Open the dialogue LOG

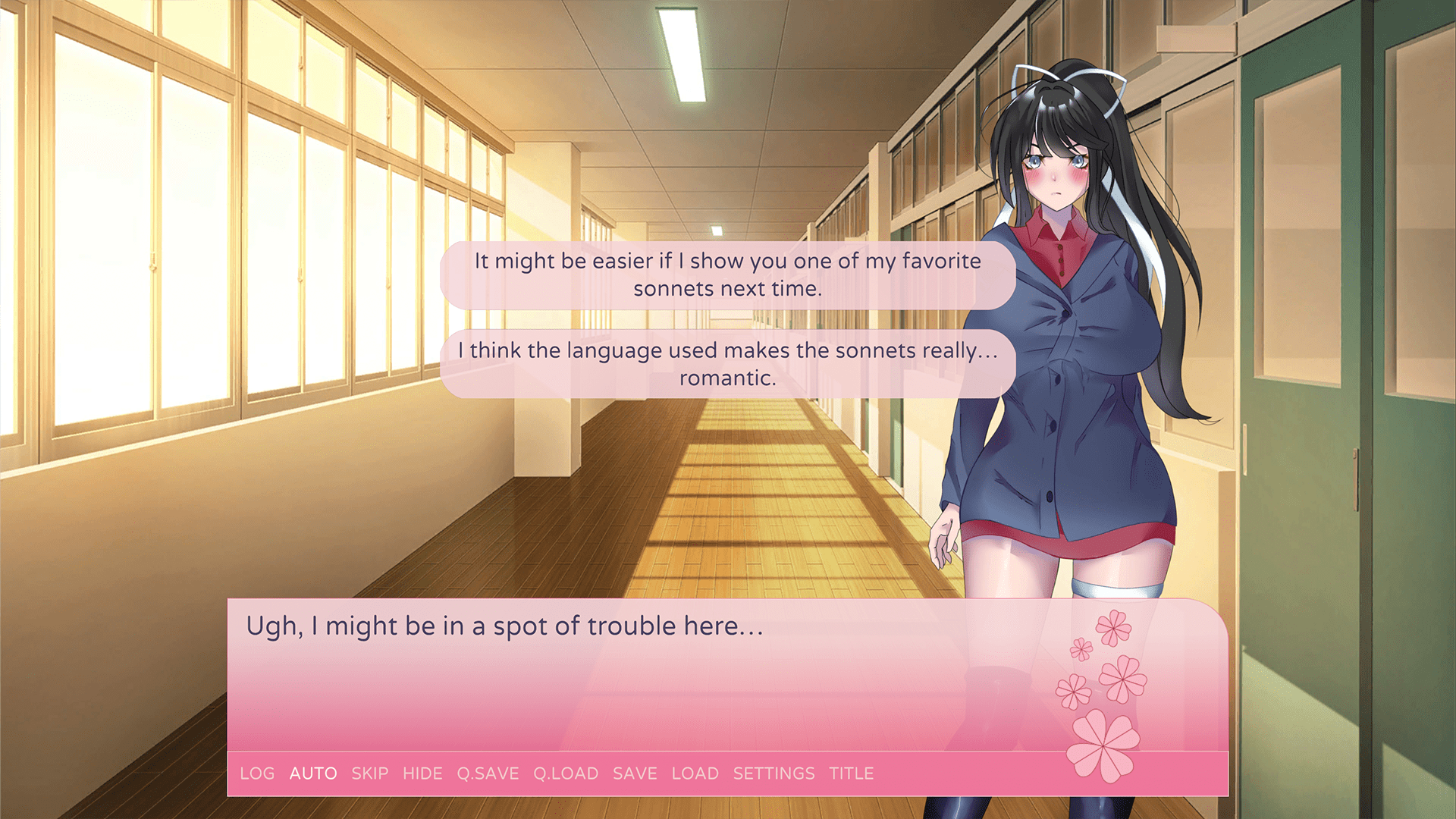tap(257, 773)
